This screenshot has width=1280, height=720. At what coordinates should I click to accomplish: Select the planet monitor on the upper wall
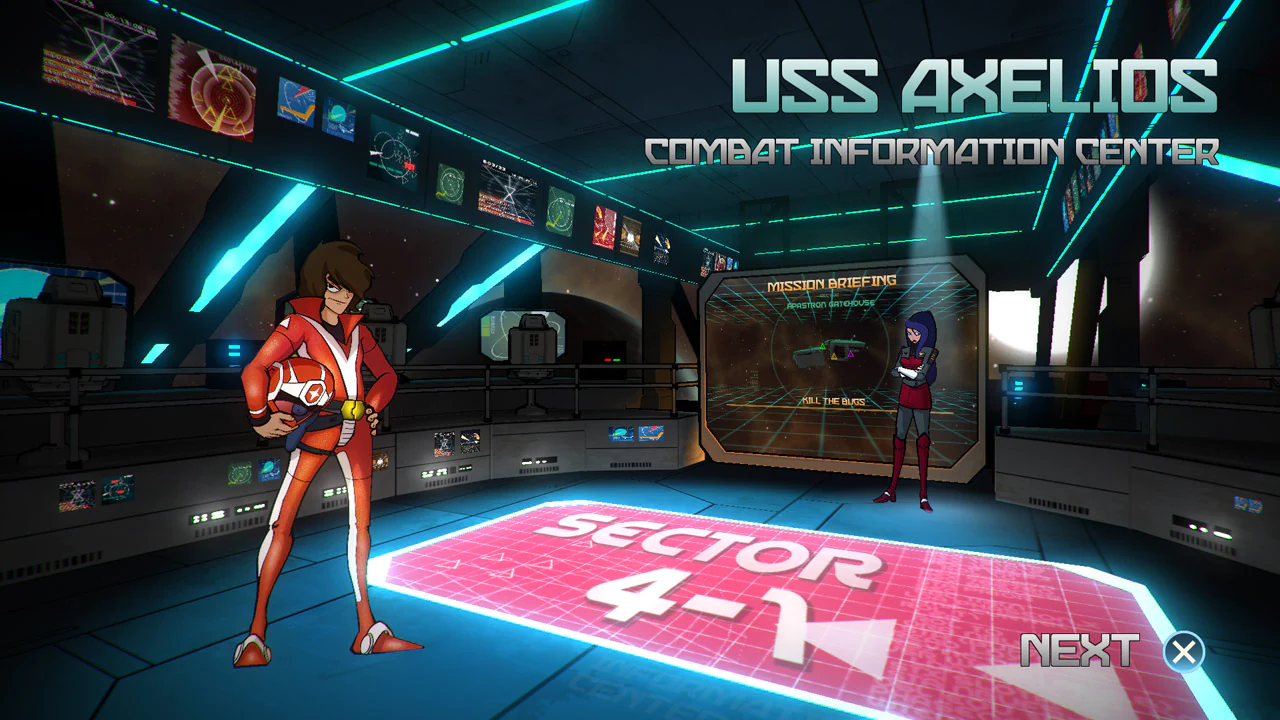(x=340, y=118)
